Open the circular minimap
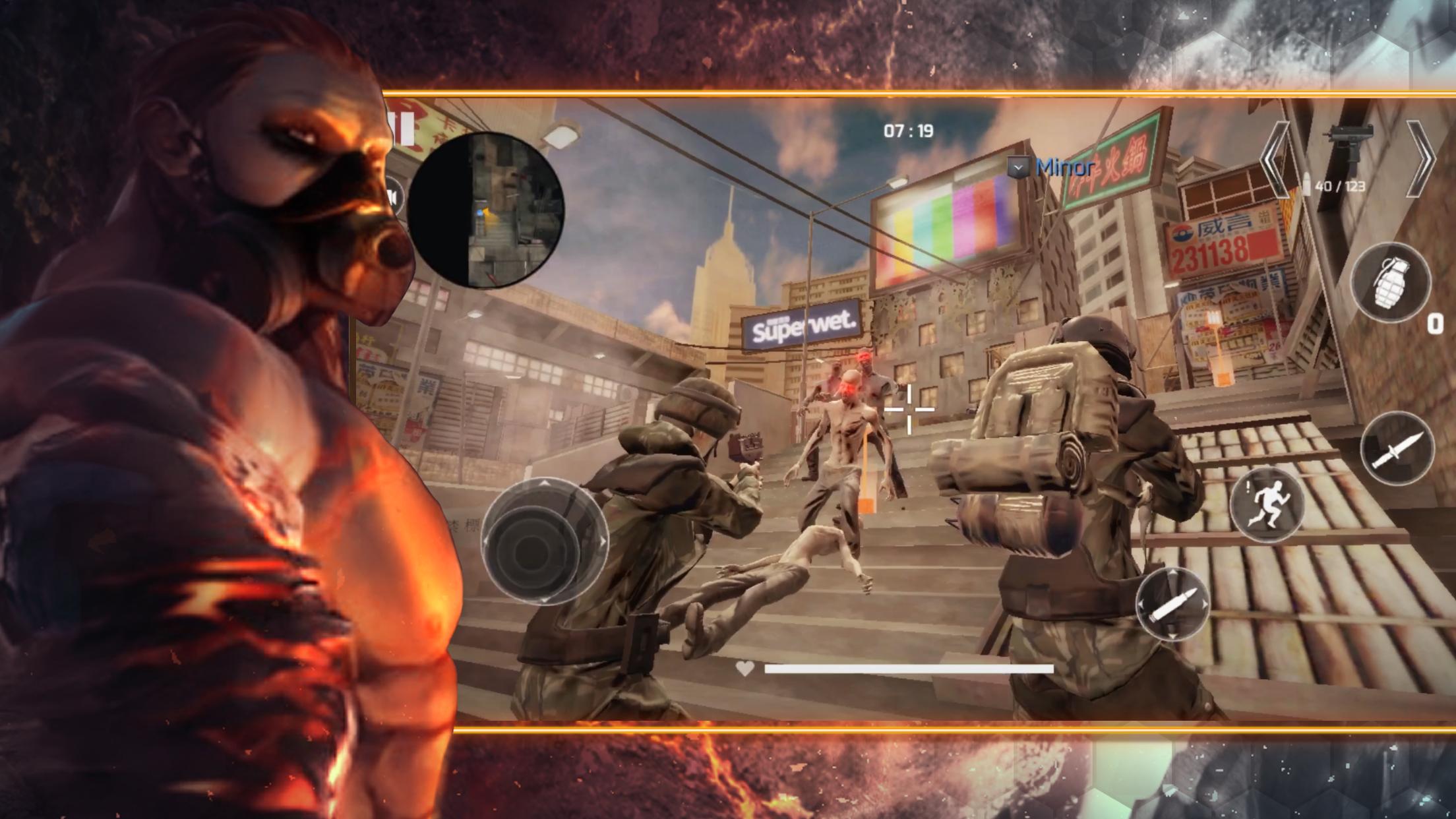 pyautogui.click(x=486, y=210)
